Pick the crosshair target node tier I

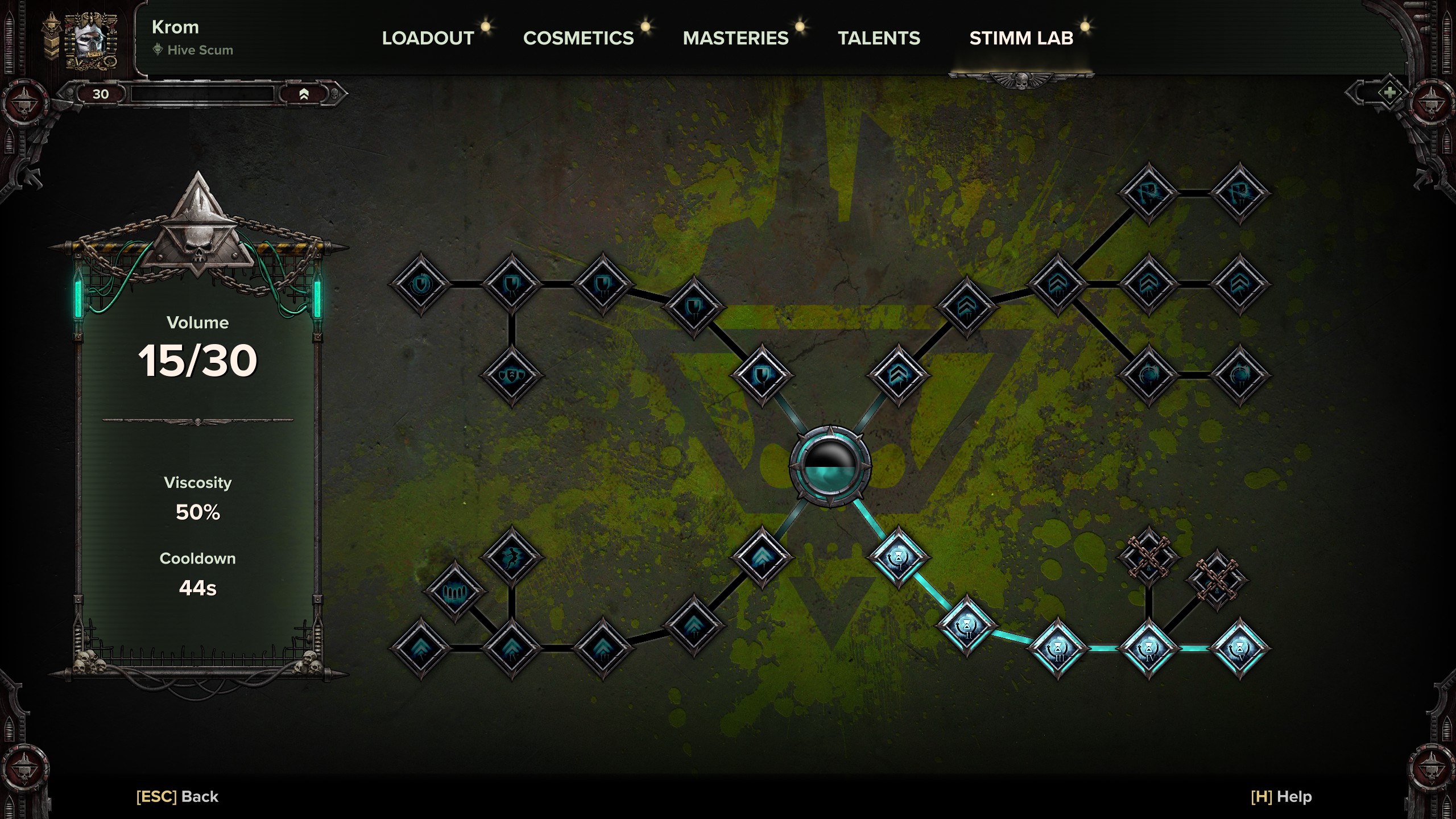click(1149, 375)
